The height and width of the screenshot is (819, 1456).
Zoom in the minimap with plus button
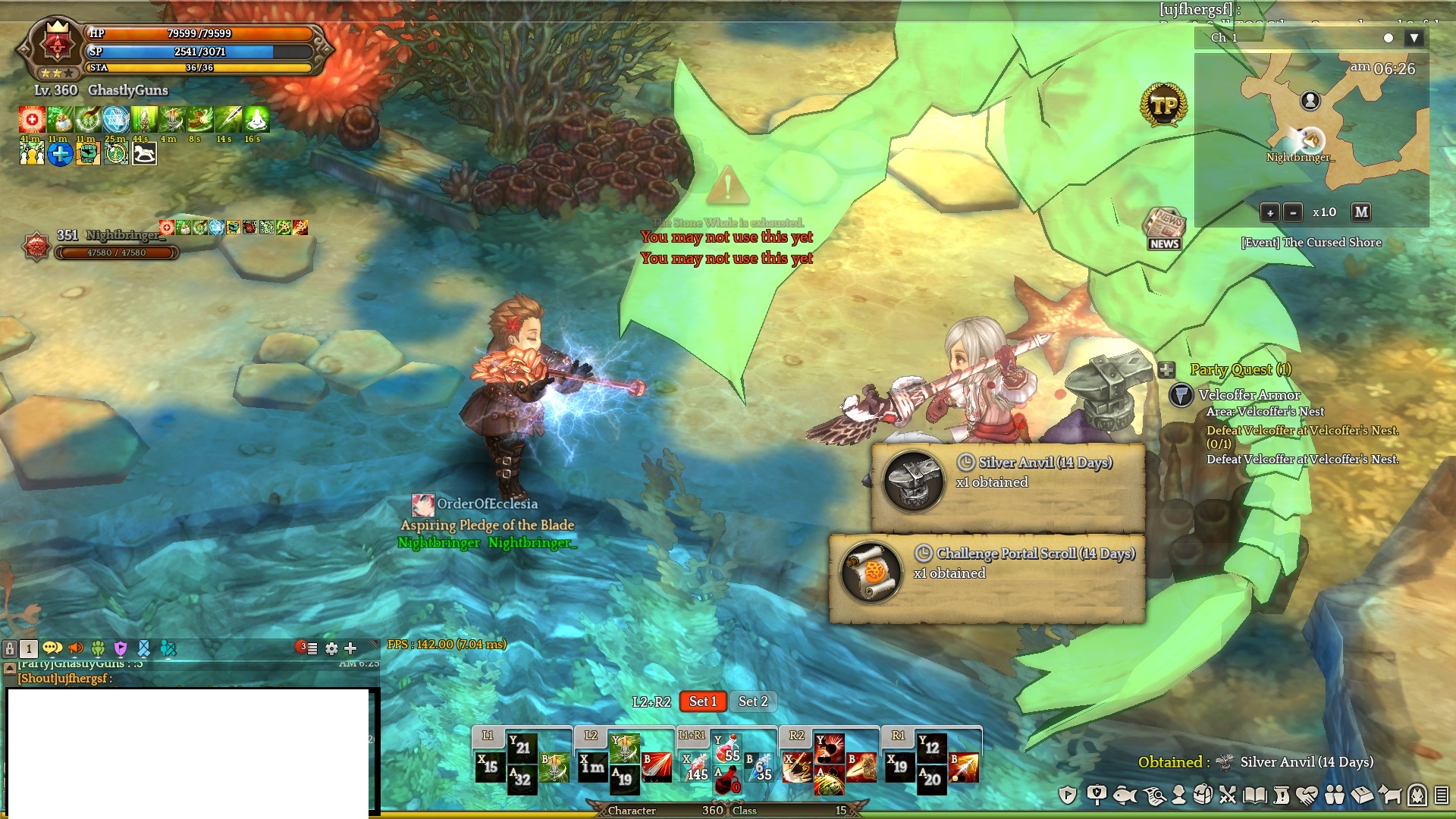pos(1269,212)
